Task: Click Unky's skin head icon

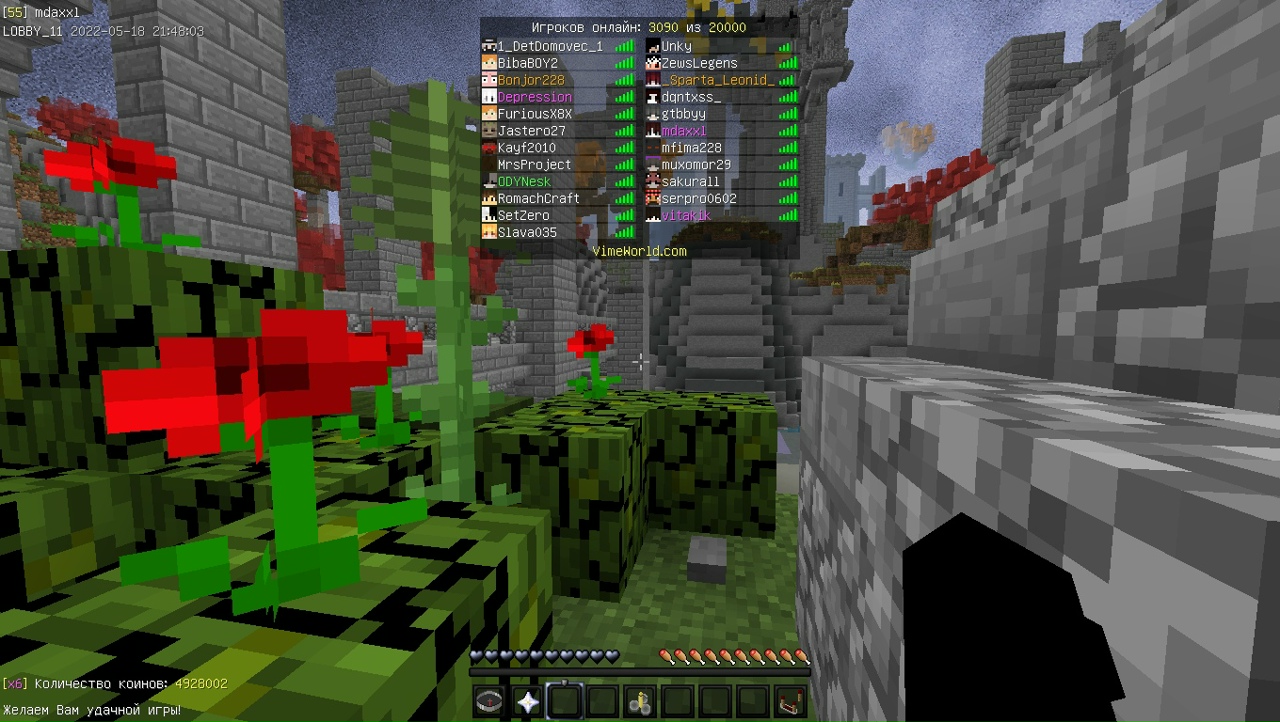Action: pyautogui.click(x=655, y=45)
